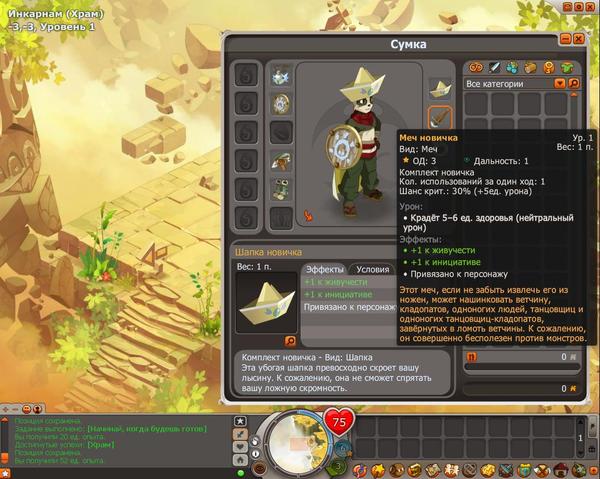Viewport: 600px width, 479px height.
Task: Select the equipped amulet slot
Action: pyautogui.click(x=281, y=74)
